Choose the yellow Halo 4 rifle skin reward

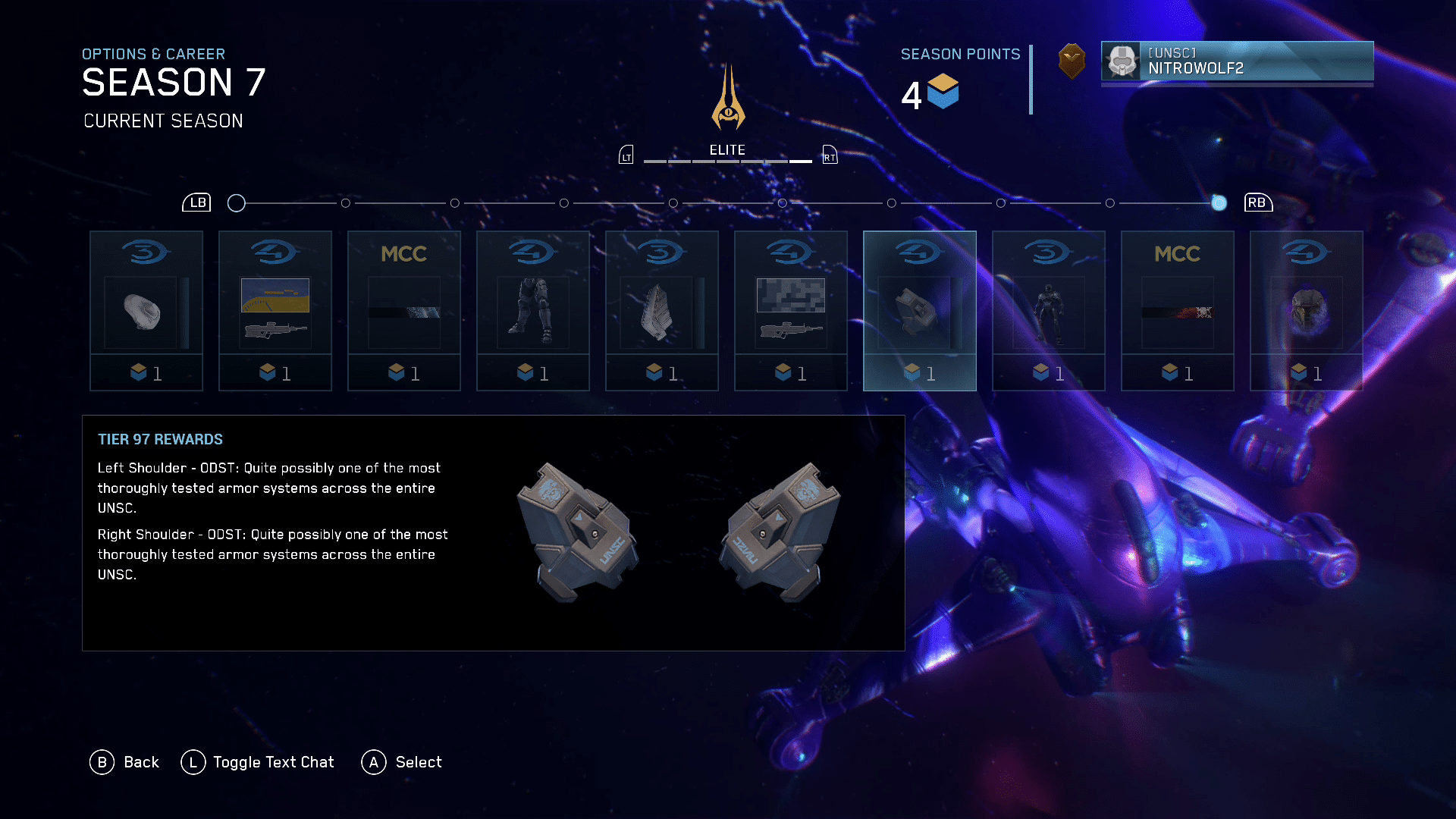click(x=275, y=311)
